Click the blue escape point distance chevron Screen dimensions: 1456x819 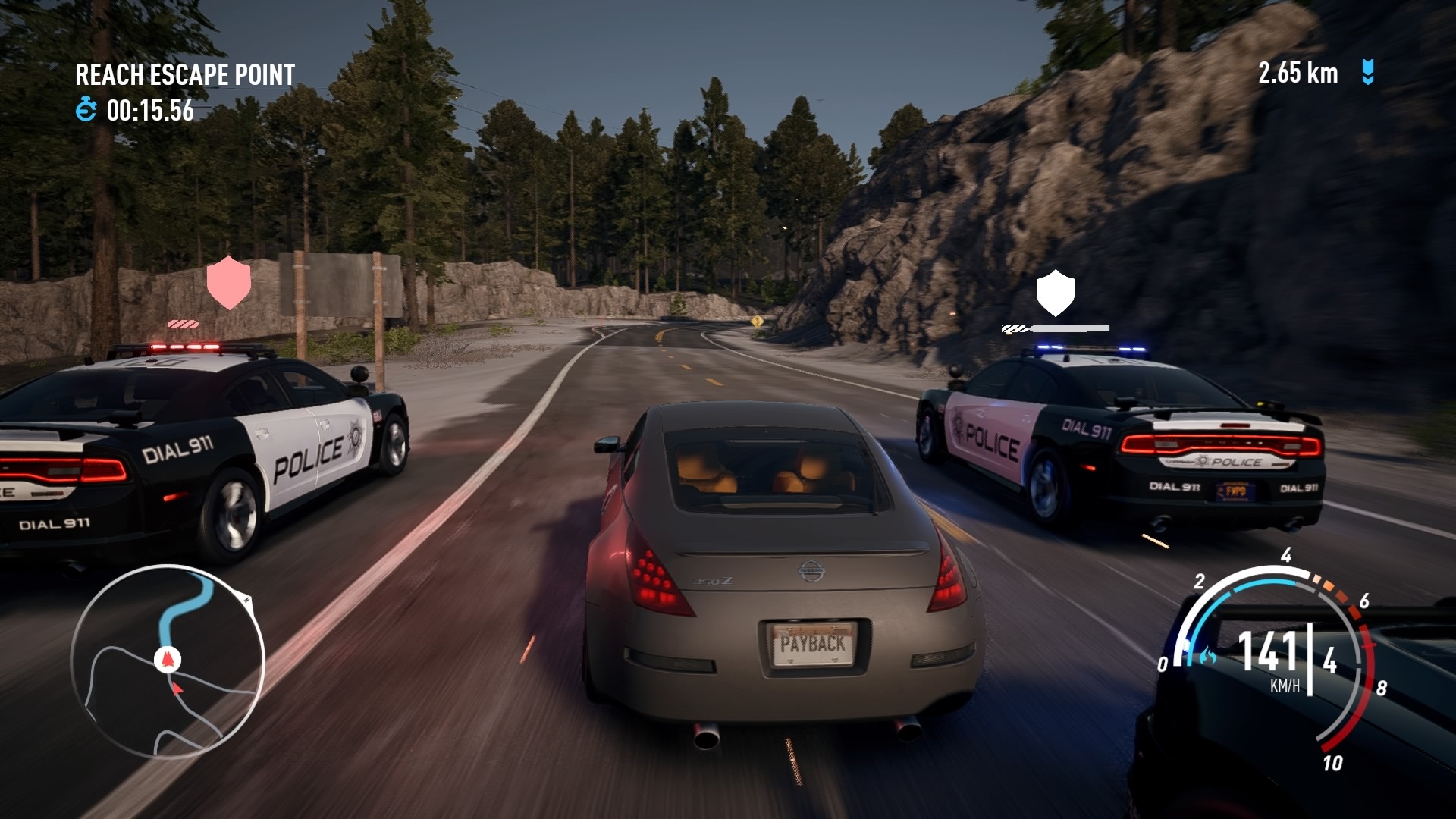1368,73
